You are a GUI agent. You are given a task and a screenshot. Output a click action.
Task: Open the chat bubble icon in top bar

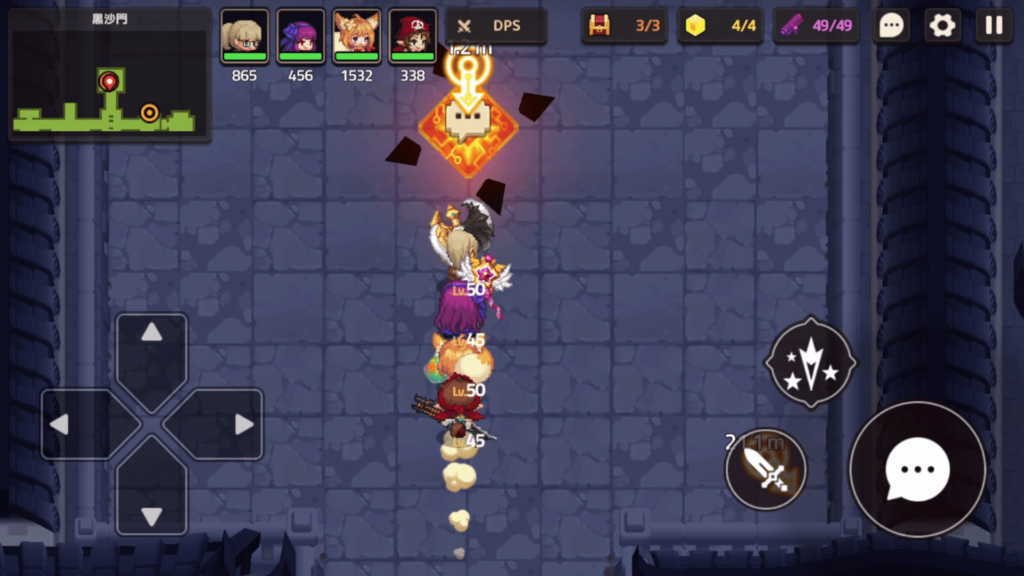pyautogui.click(x=890, y=26)
